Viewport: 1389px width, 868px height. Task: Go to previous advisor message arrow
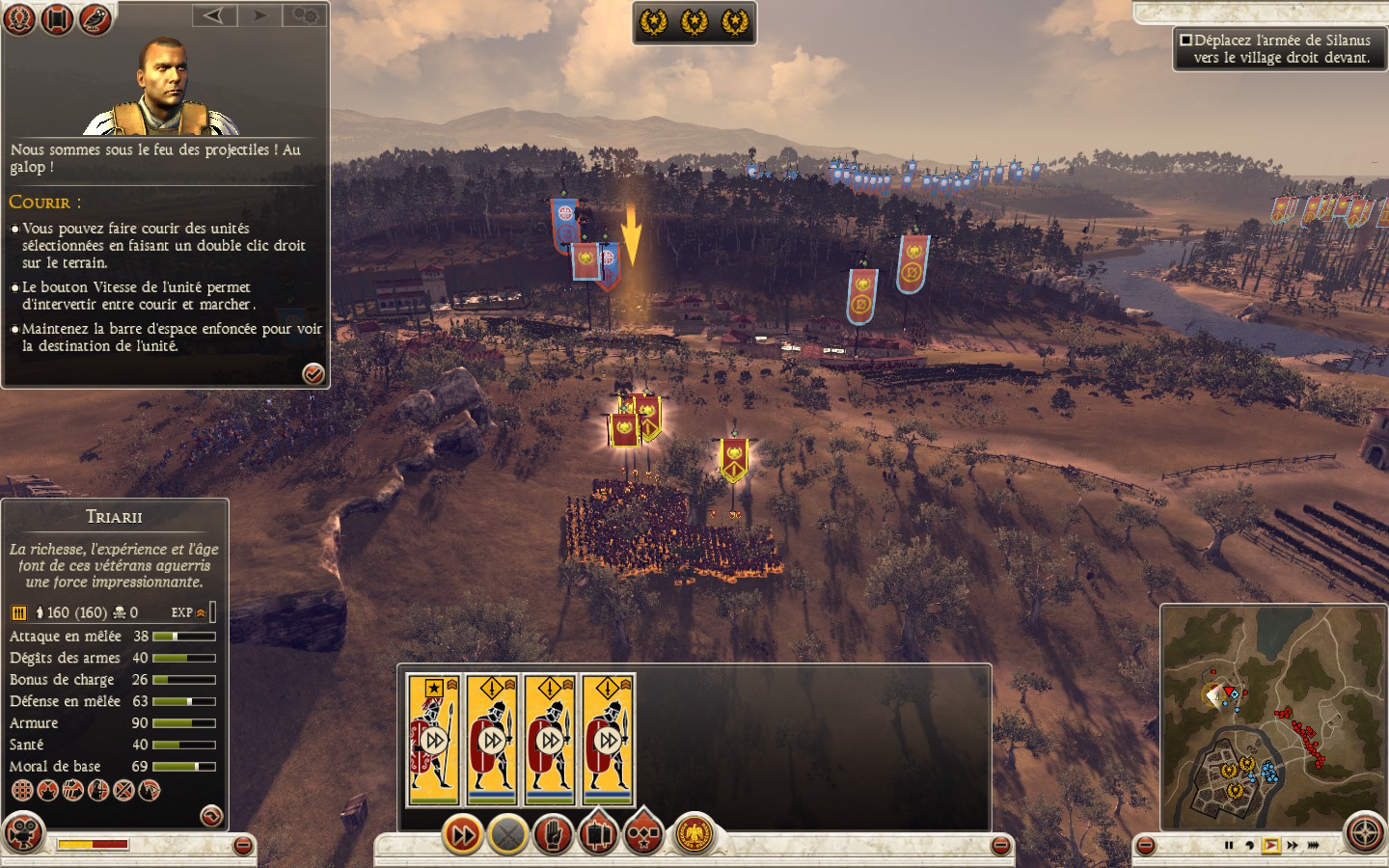tap(214, 15)
